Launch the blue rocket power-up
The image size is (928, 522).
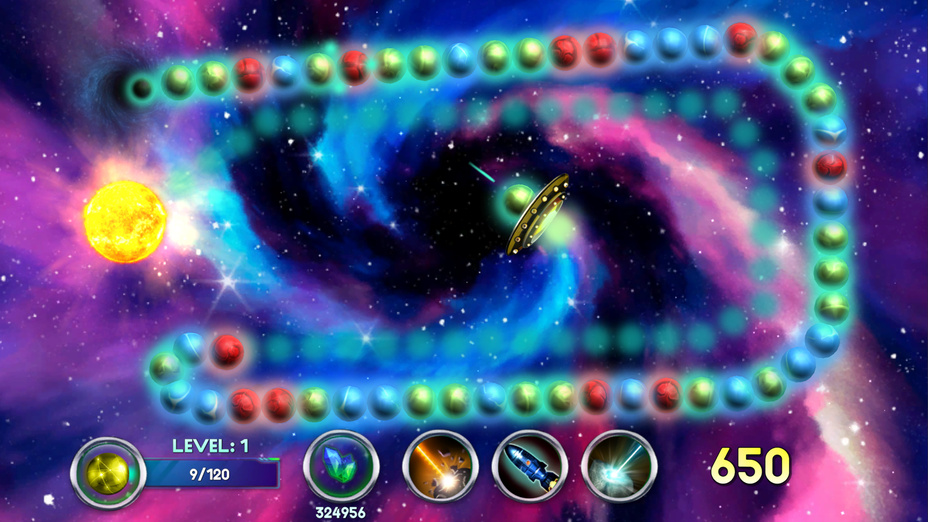point(530,467)
